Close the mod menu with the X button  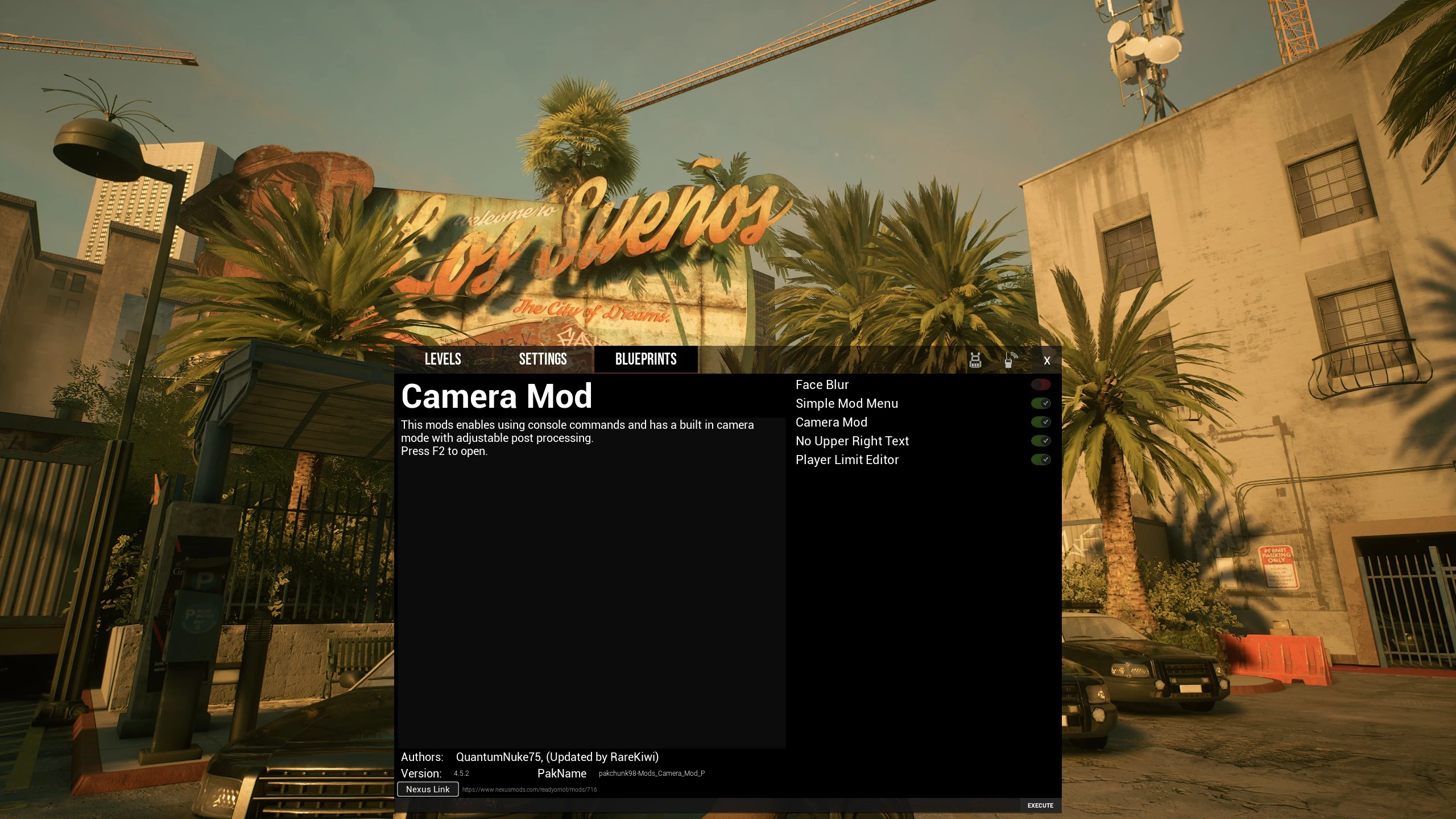pyautogui.click(x=1047, y=360)
